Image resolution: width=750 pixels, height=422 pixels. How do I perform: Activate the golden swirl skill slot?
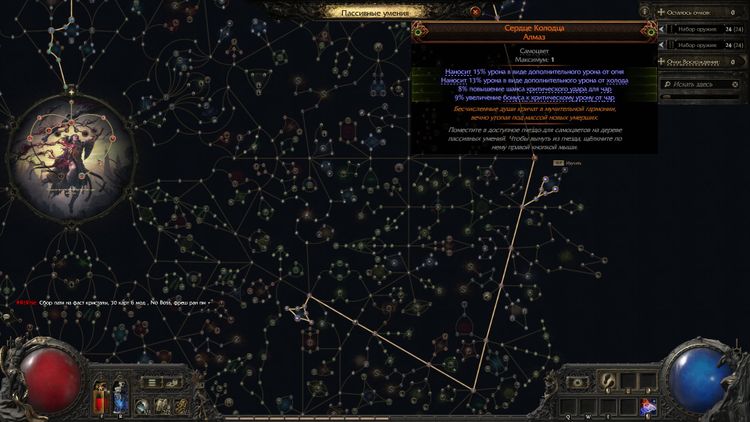pos(606,381)
